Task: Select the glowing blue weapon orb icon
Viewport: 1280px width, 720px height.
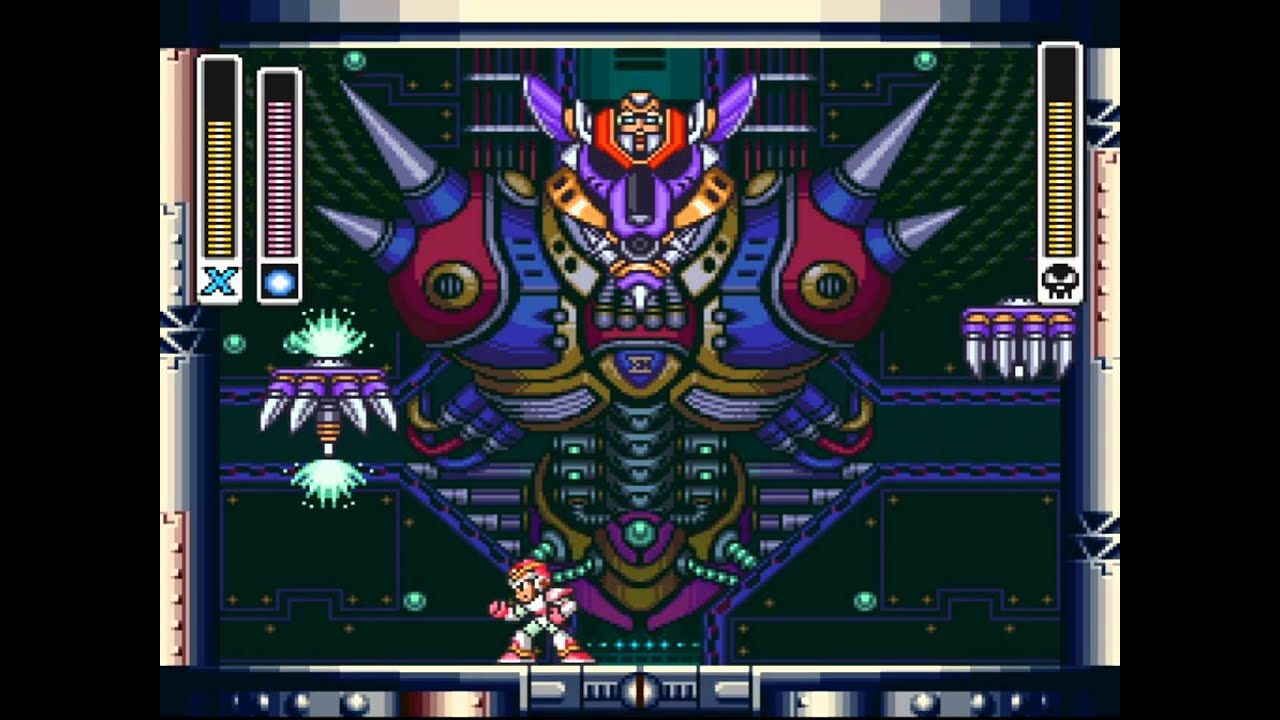Action: click(279, 282)
